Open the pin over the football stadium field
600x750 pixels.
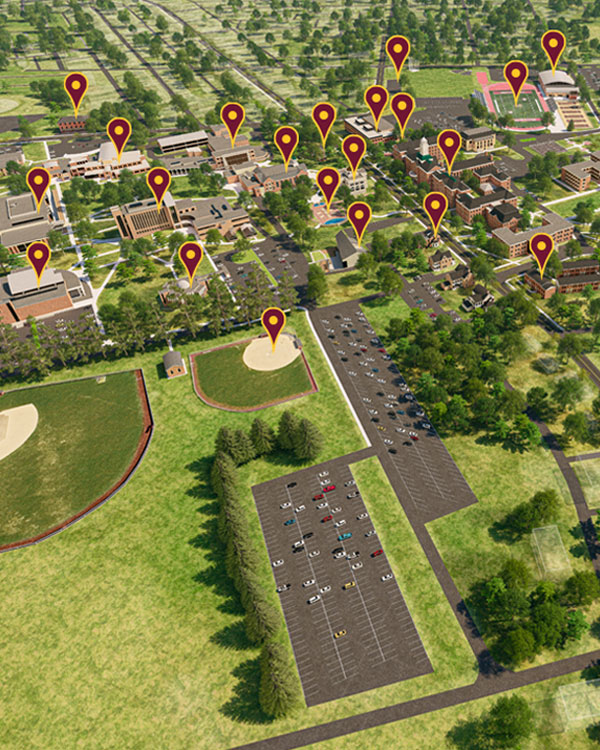pyautogui.click(x=515, y=77)
